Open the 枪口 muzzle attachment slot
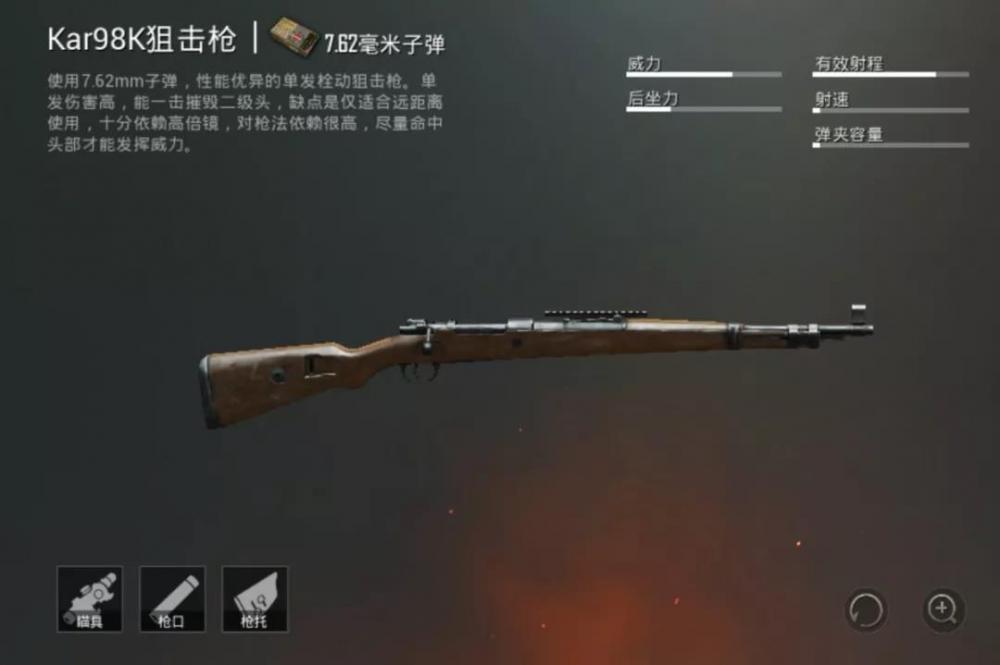The image size is (1000, 665). click(x=172, y=599)
